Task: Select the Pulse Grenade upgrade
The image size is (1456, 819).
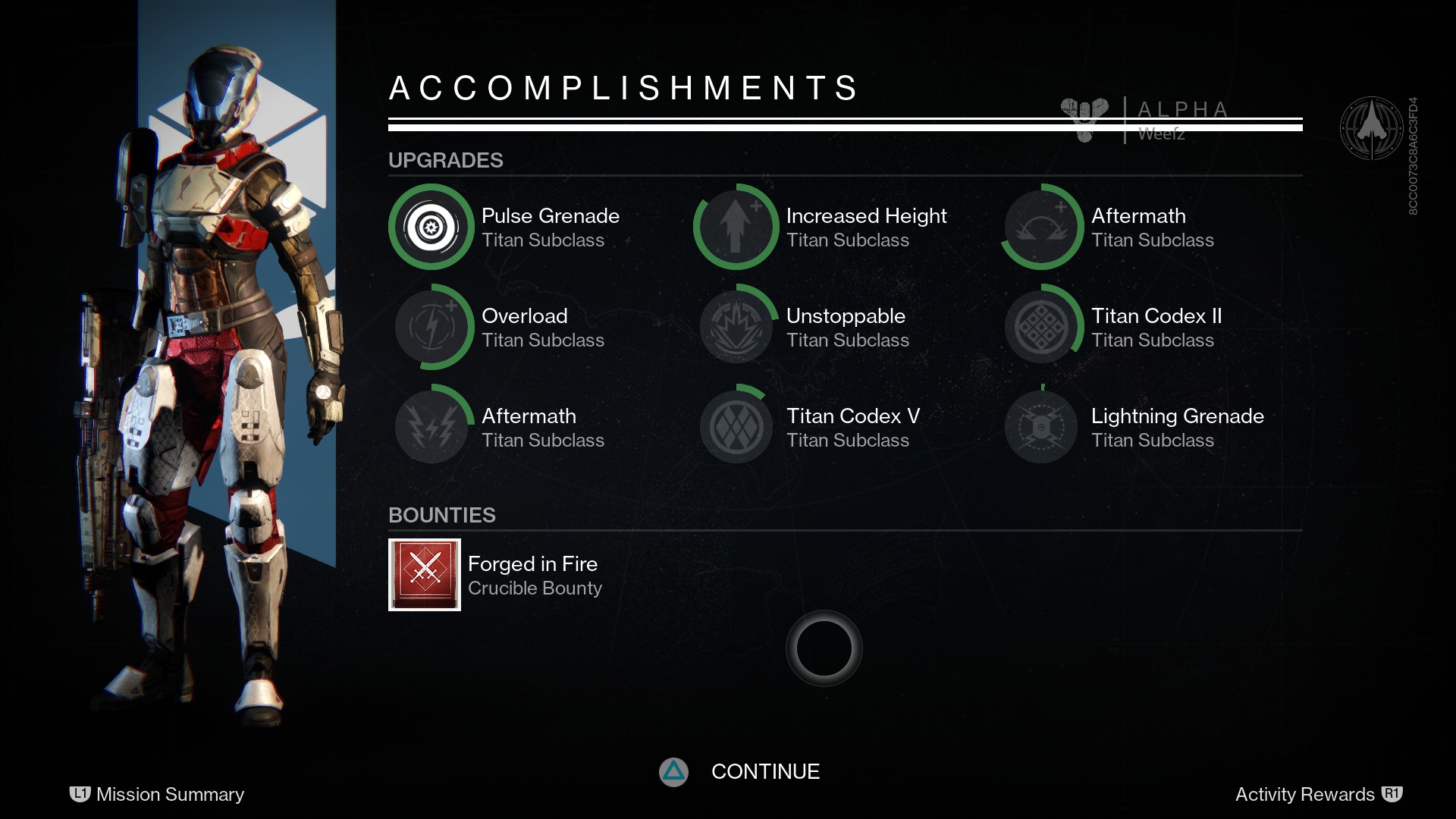Action: [x=431, y=227]
